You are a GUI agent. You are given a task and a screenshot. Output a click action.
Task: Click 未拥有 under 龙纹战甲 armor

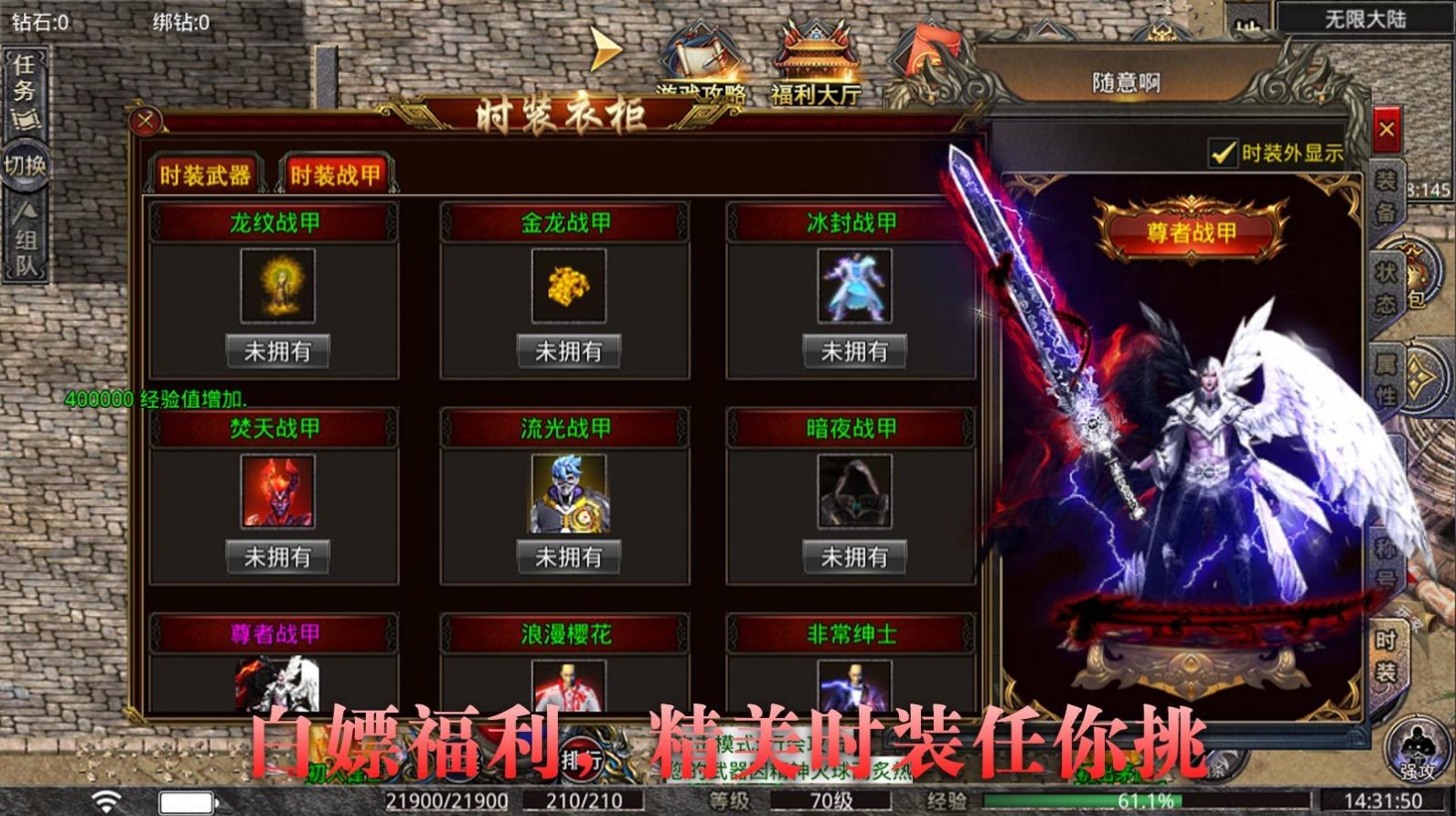pyautogui.click(x=276, y=349)
